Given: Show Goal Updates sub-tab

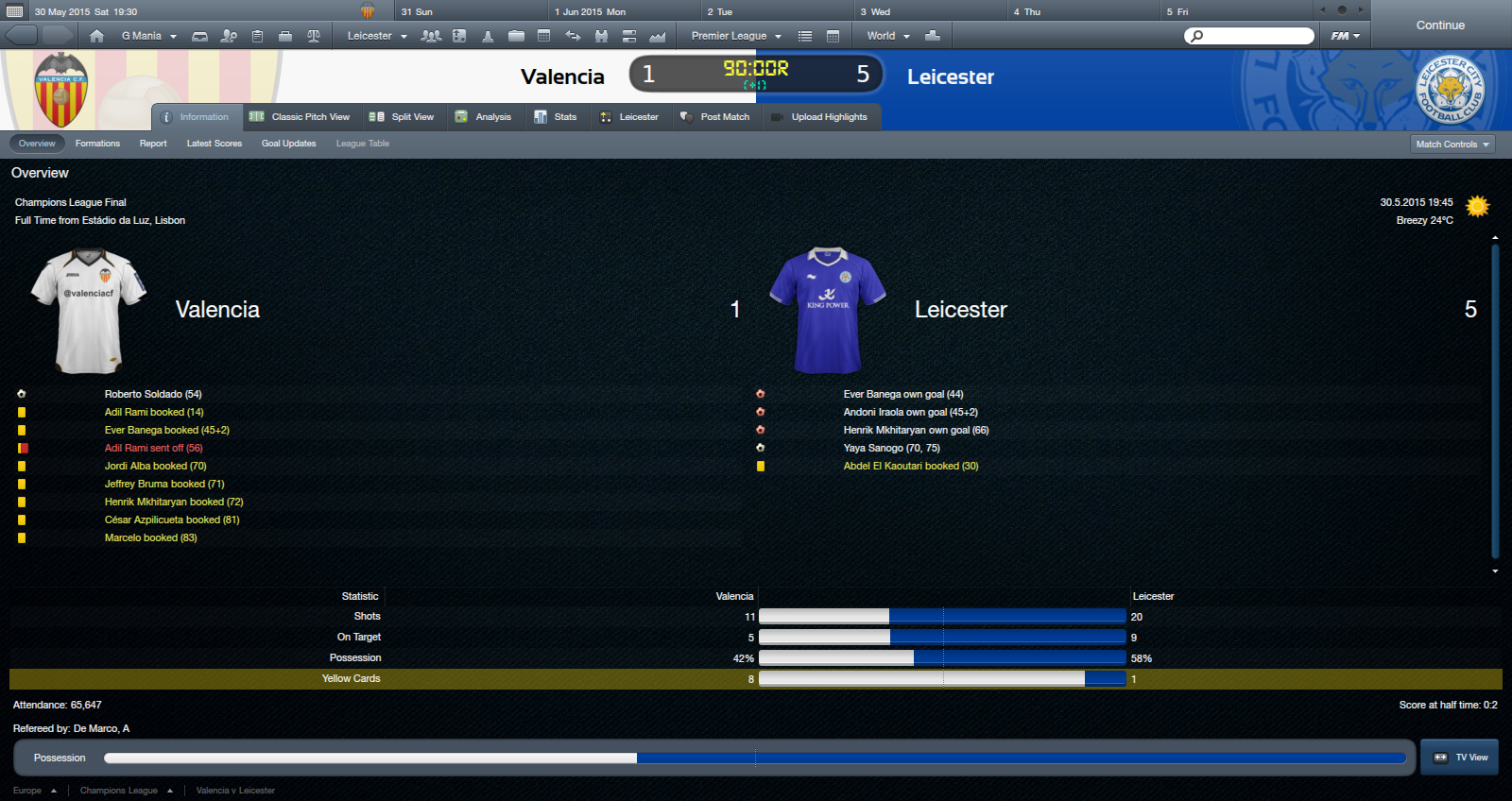Looking at the screenshot, I should coord(288,144).
